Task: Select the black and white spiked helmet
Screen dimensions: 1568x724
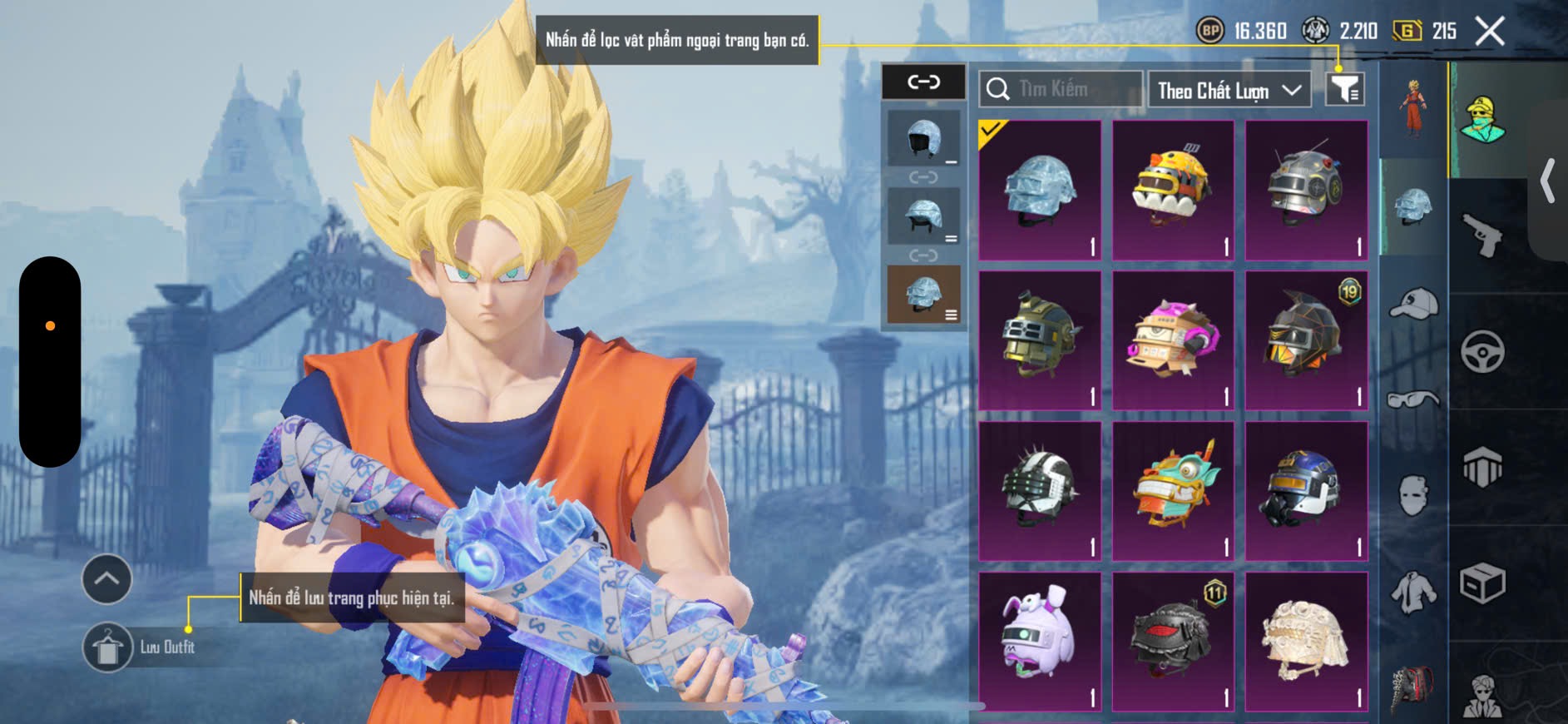Action: tap(1040, 491)
